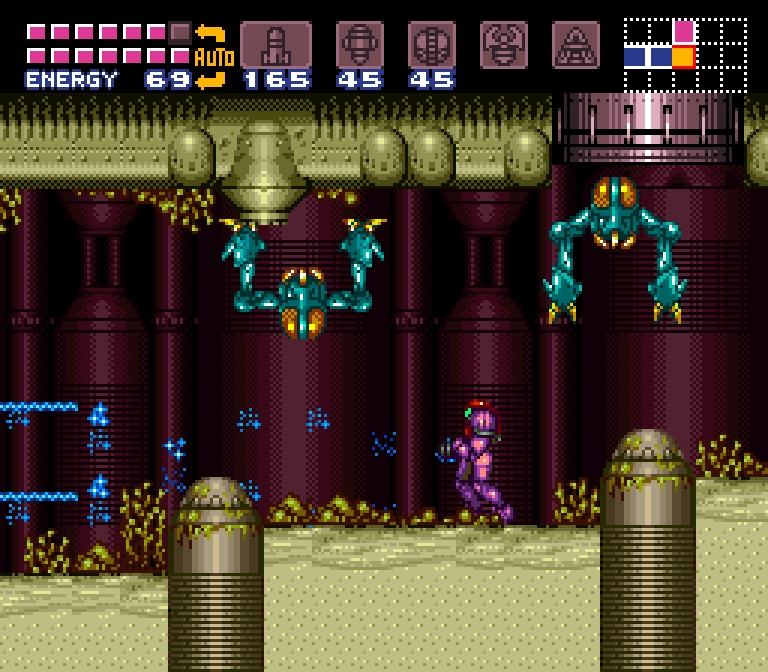This screenshot has height=672, width=768.
Task: Click the AUTO reserve tank indicator
Action: coord(212,56)
